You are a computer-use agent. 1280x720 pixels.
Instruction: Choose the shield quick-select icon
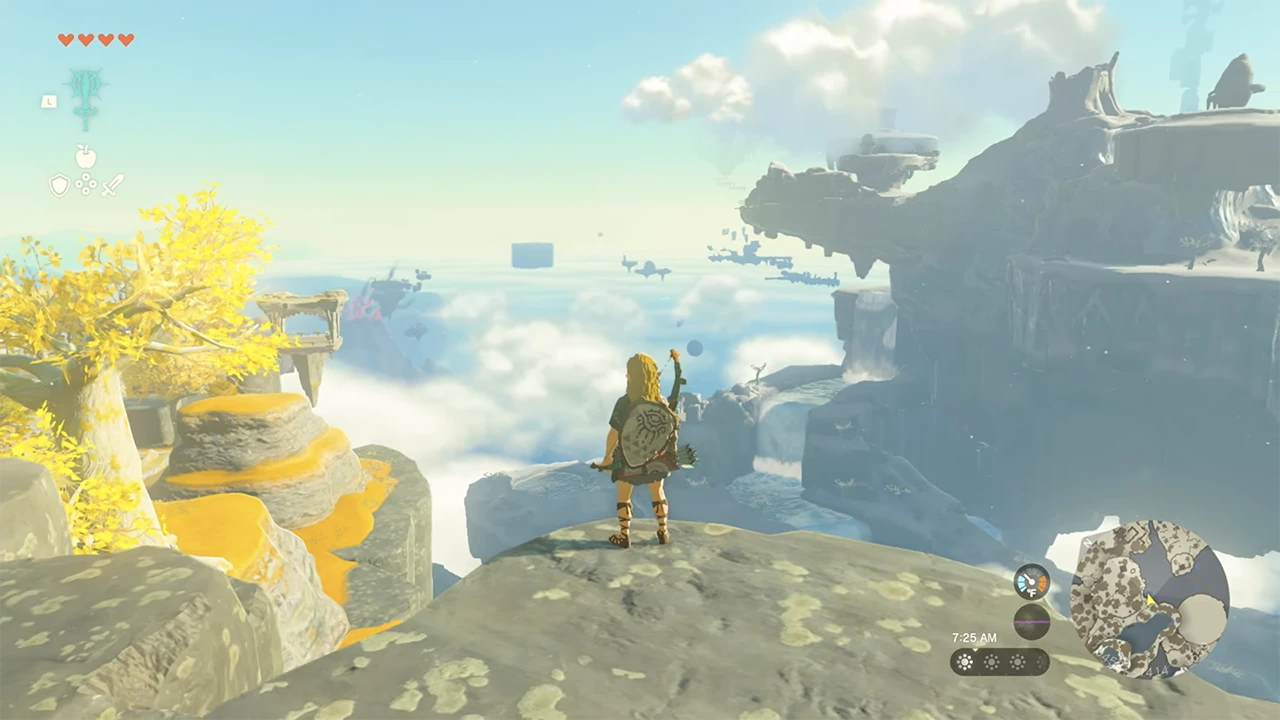pyautogui.click(x=59, y=185)
